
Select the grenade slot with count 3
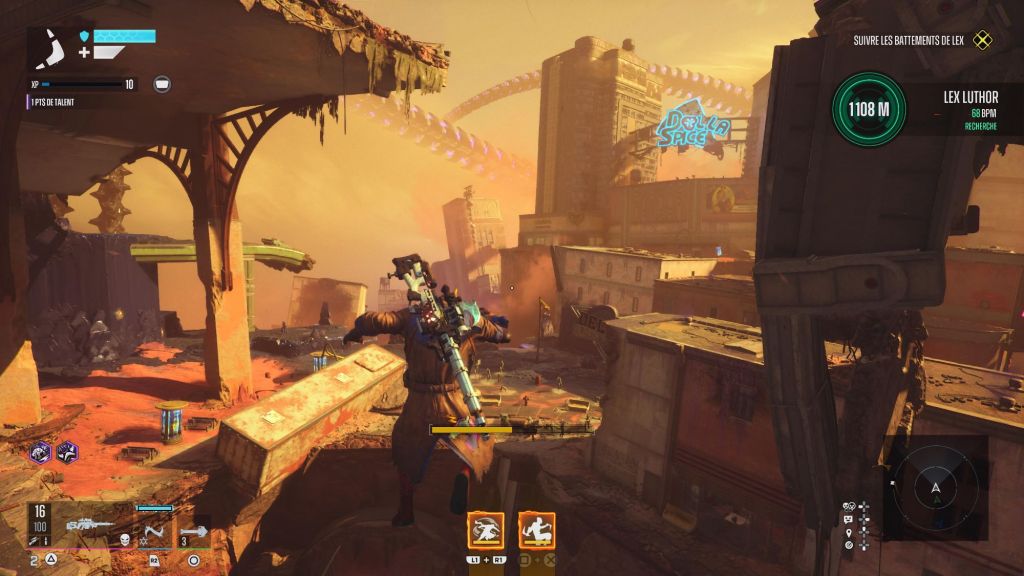point(194,532)
